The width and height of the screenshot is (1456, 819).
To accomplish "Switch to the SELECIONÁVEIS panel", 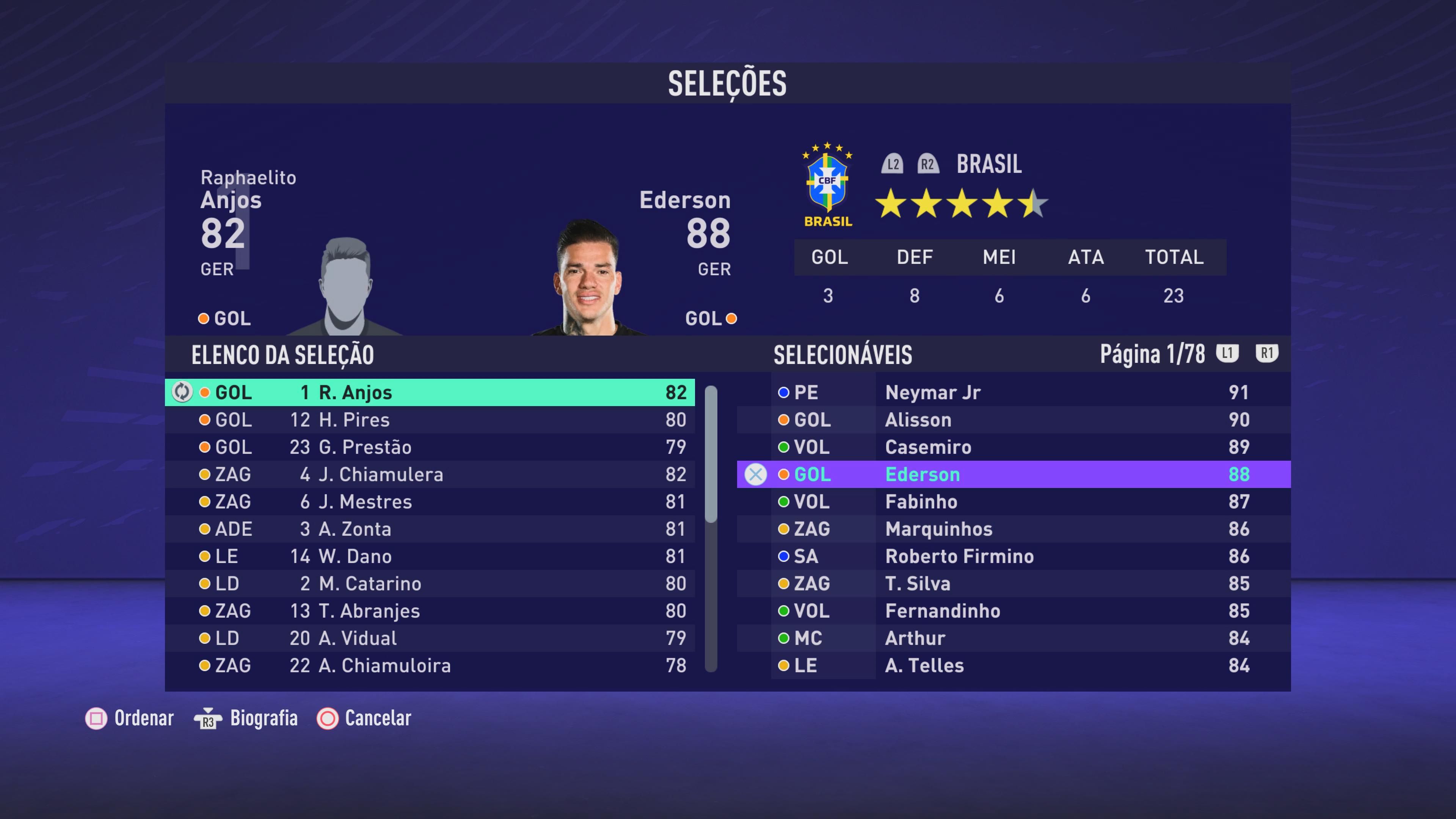I will 843,354.
